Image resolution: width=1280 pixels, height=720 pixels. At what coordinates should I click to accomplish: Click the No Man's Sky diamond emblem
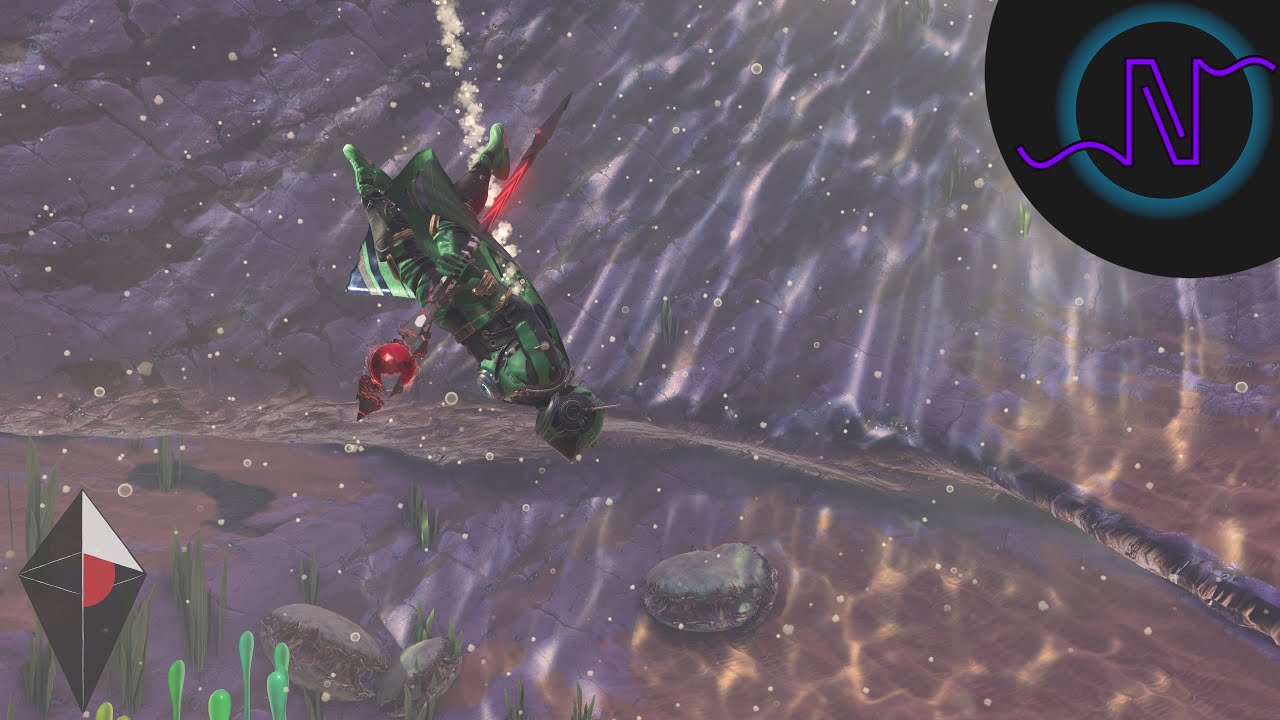click(x=83, y=598)
